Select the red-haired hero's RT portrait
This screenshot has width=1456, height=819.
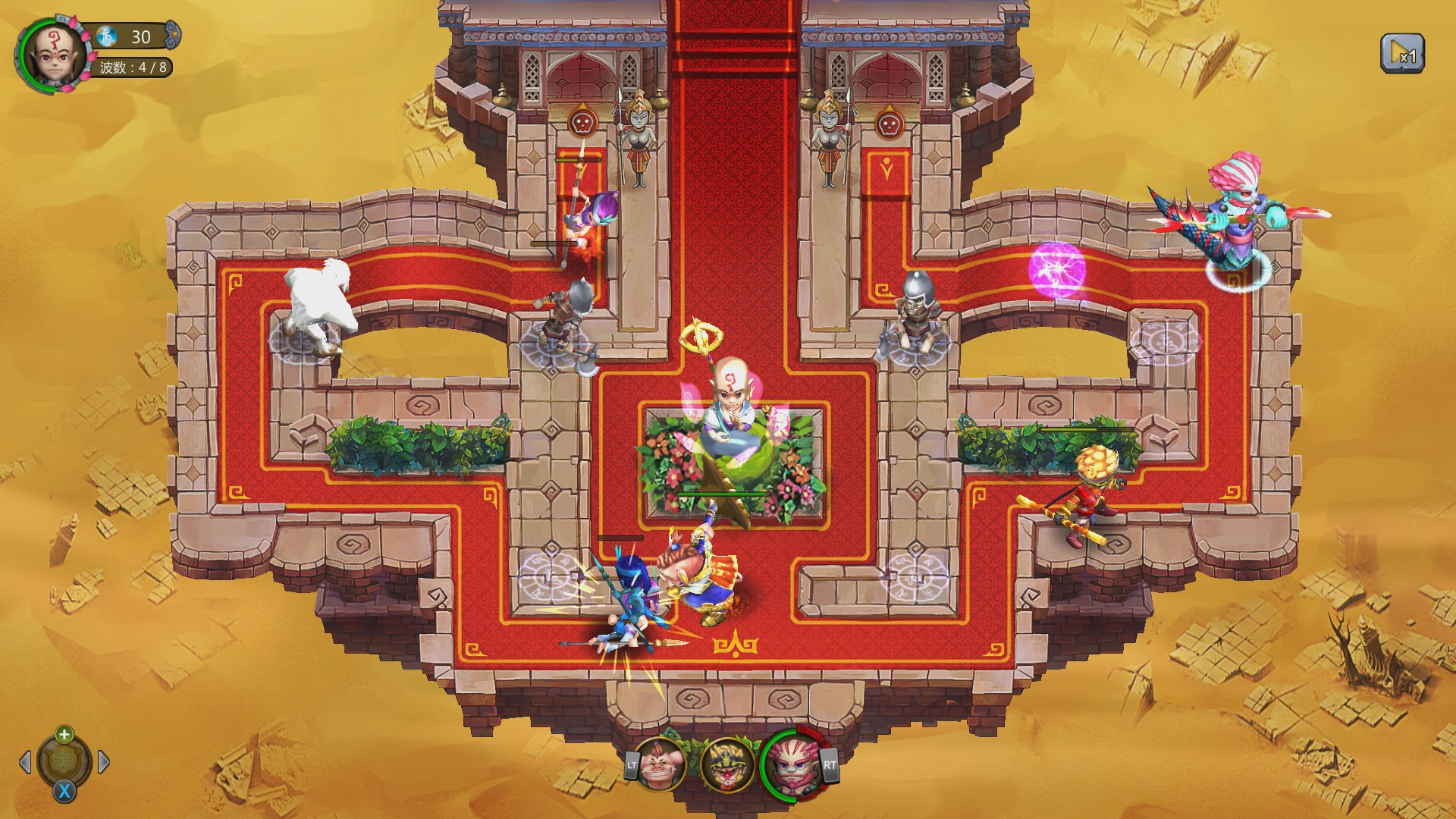(792, 766)
